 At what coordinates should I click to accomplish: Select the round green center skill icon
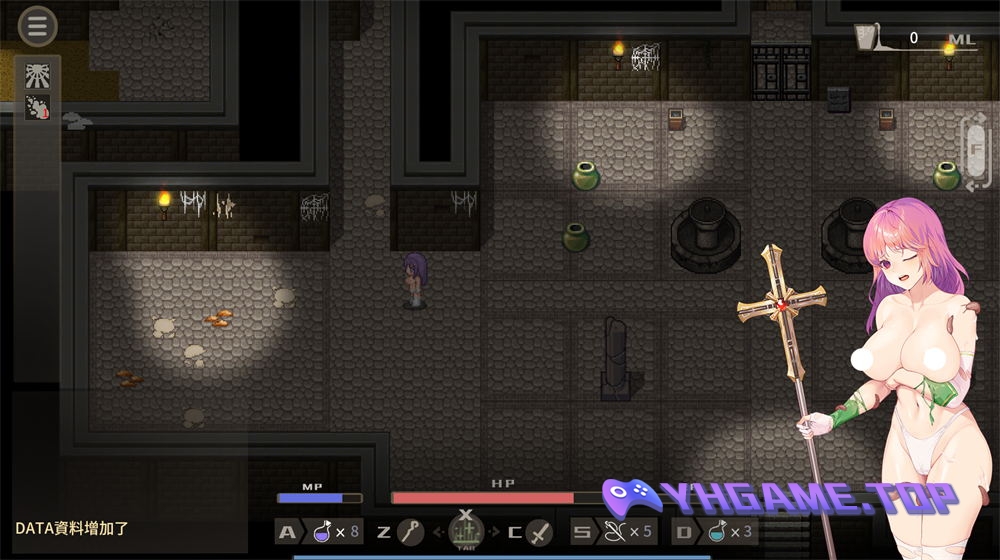click(465, 531)
